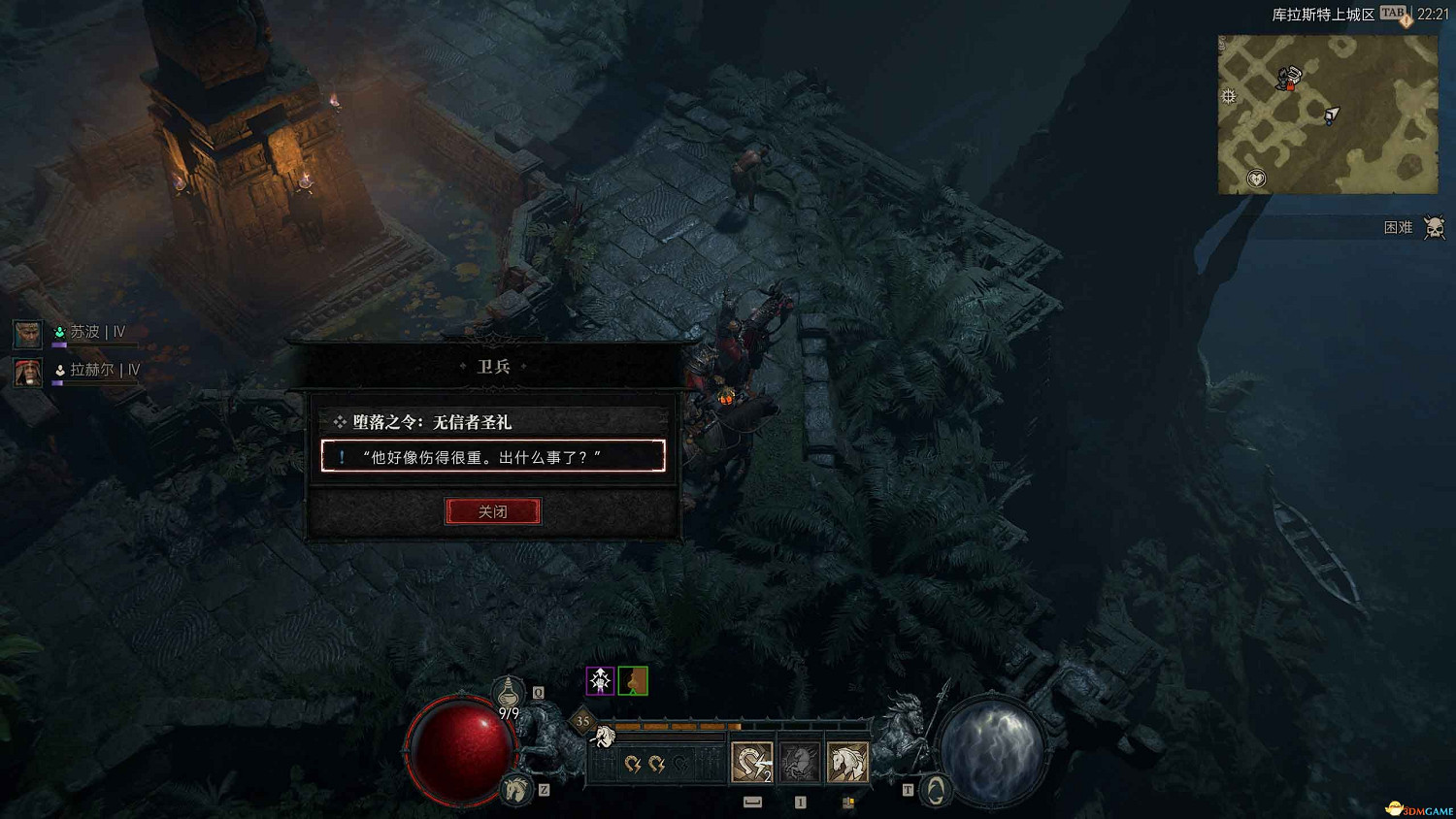The height and width of the screenshot is (819, 1456).
Task: Click 拉赫尔's party portrait
Action: click(x=27, y=372)
